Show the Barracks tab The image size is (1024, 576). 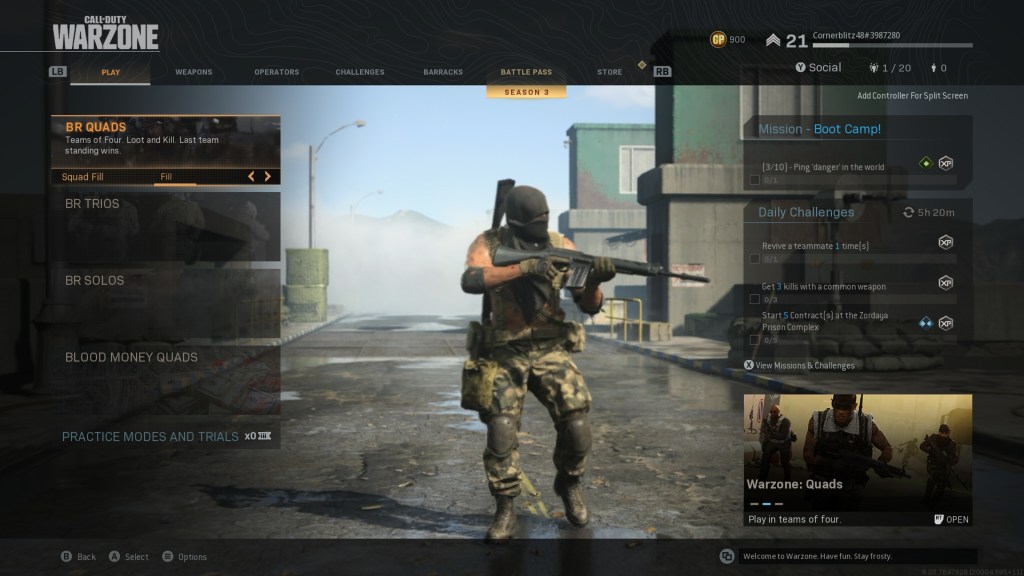443,72
